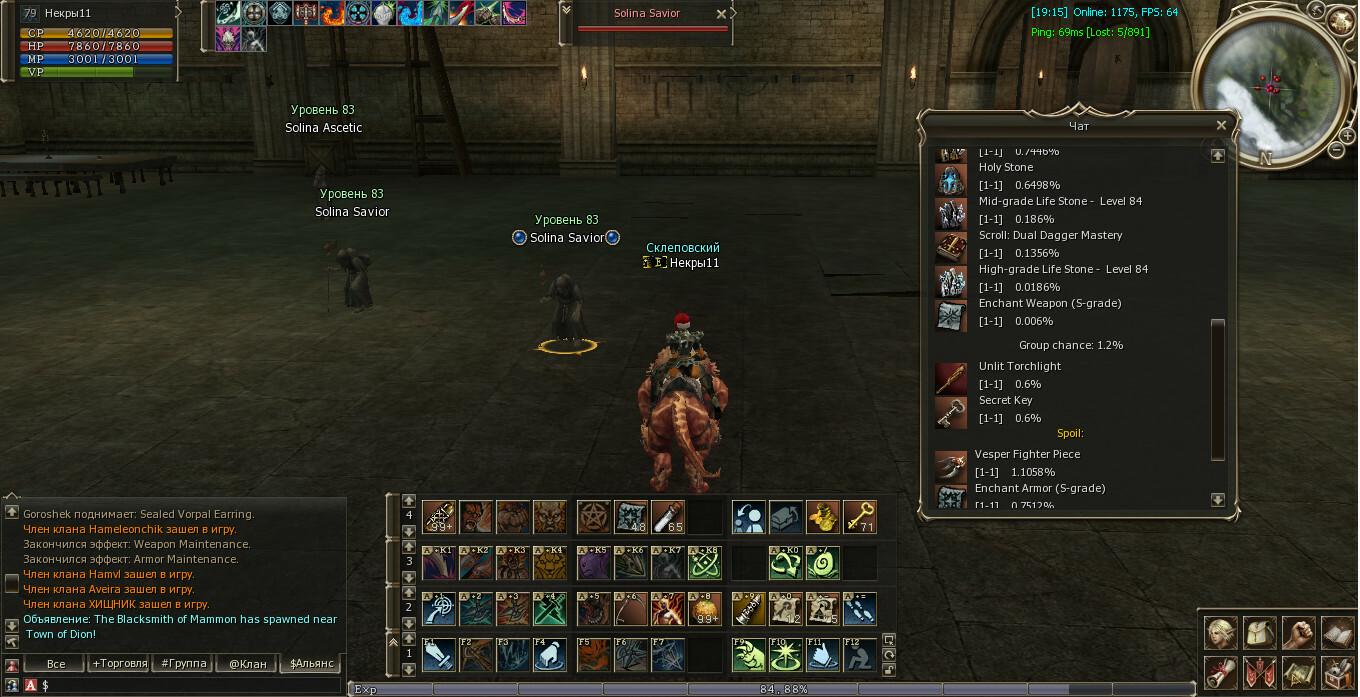The width and height of the screenshot is (1360, 697).
Task: Open the skills book icon
Action: (1336, 634)
